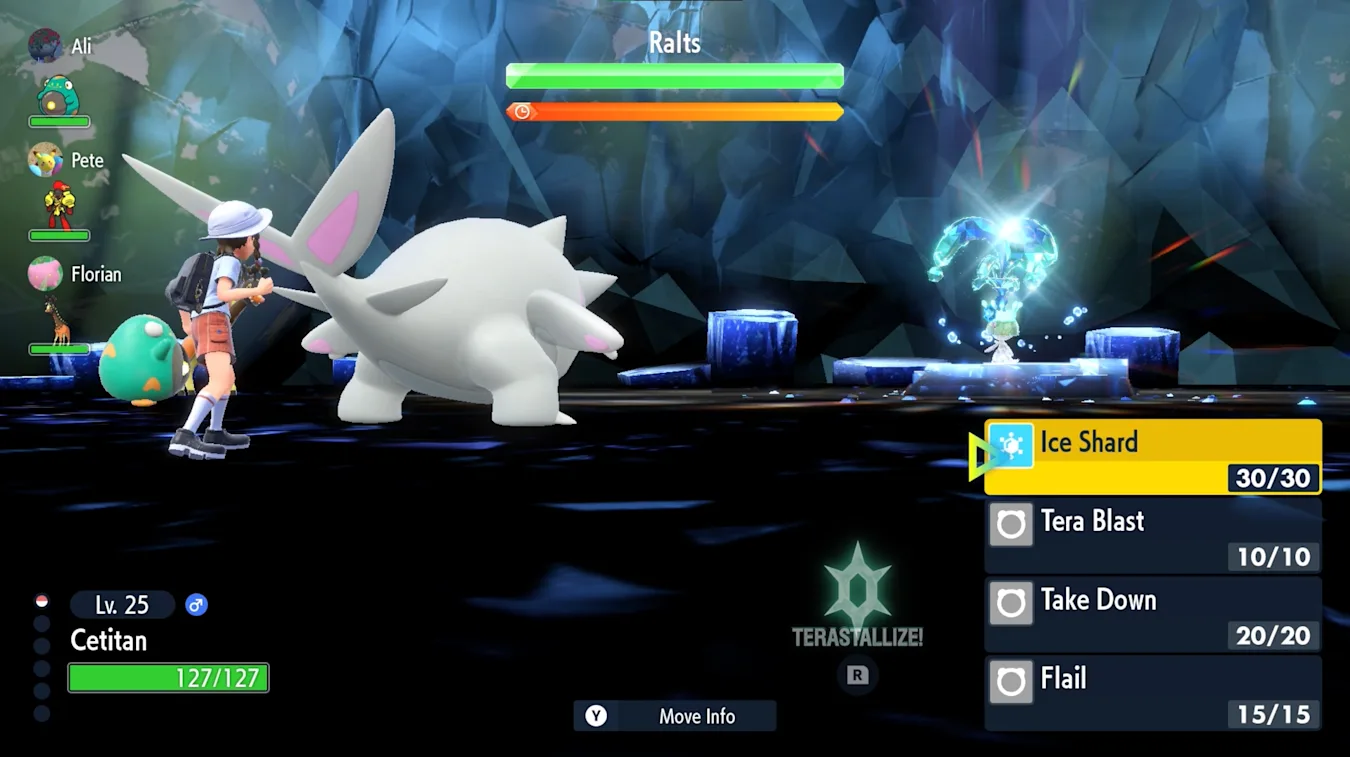
Task: Use the Flail move
Action: [1152, 693]
